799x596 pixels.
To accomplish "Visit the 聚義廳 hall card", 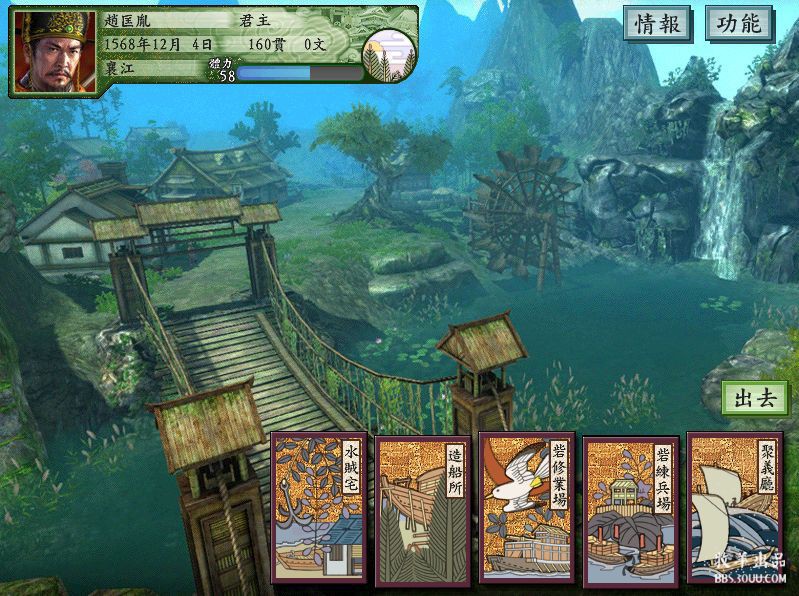I will coord(733,509).
